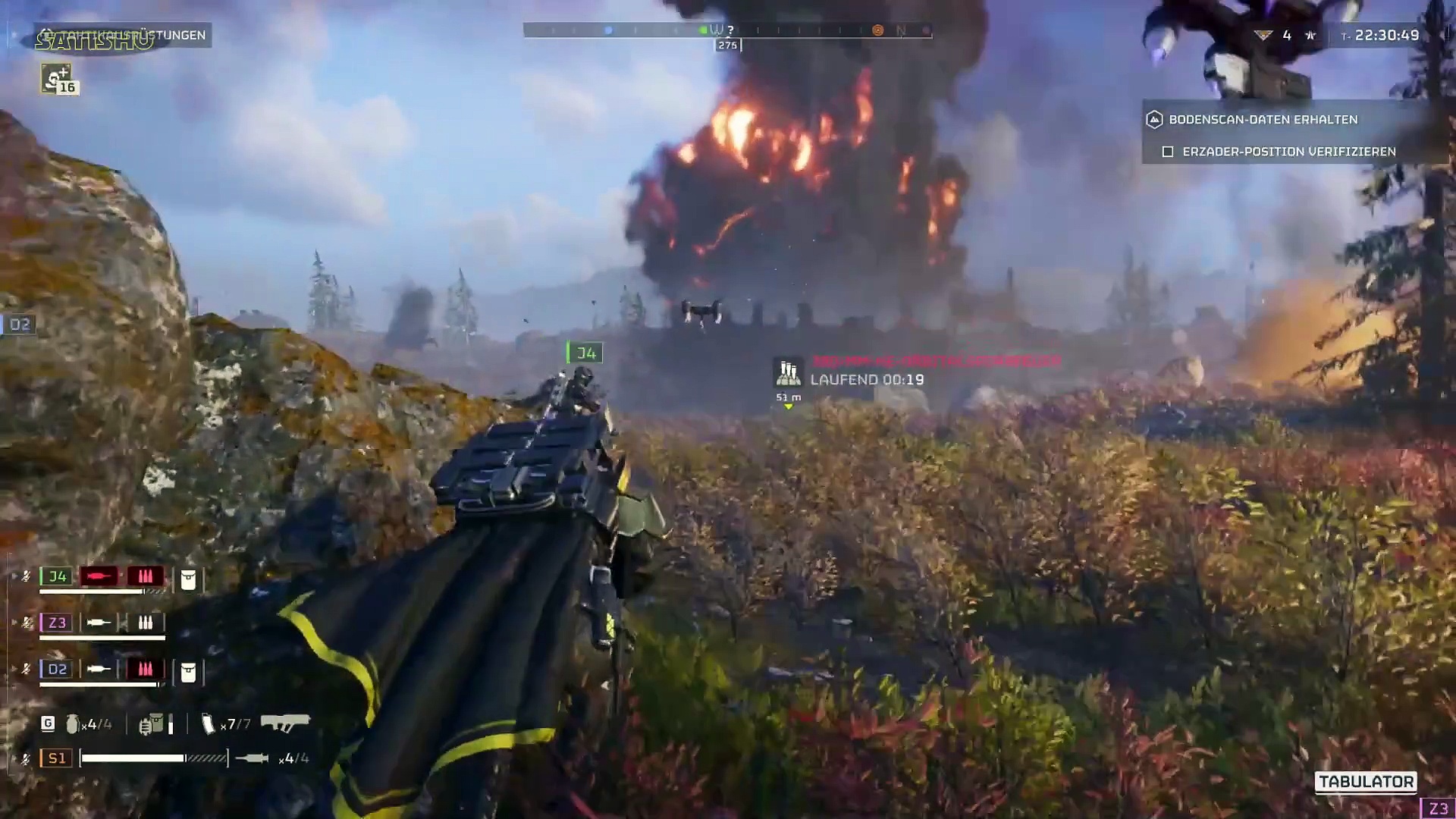Select the reinforce stratagem icon
1456x819 pixels.
(56, 78)
